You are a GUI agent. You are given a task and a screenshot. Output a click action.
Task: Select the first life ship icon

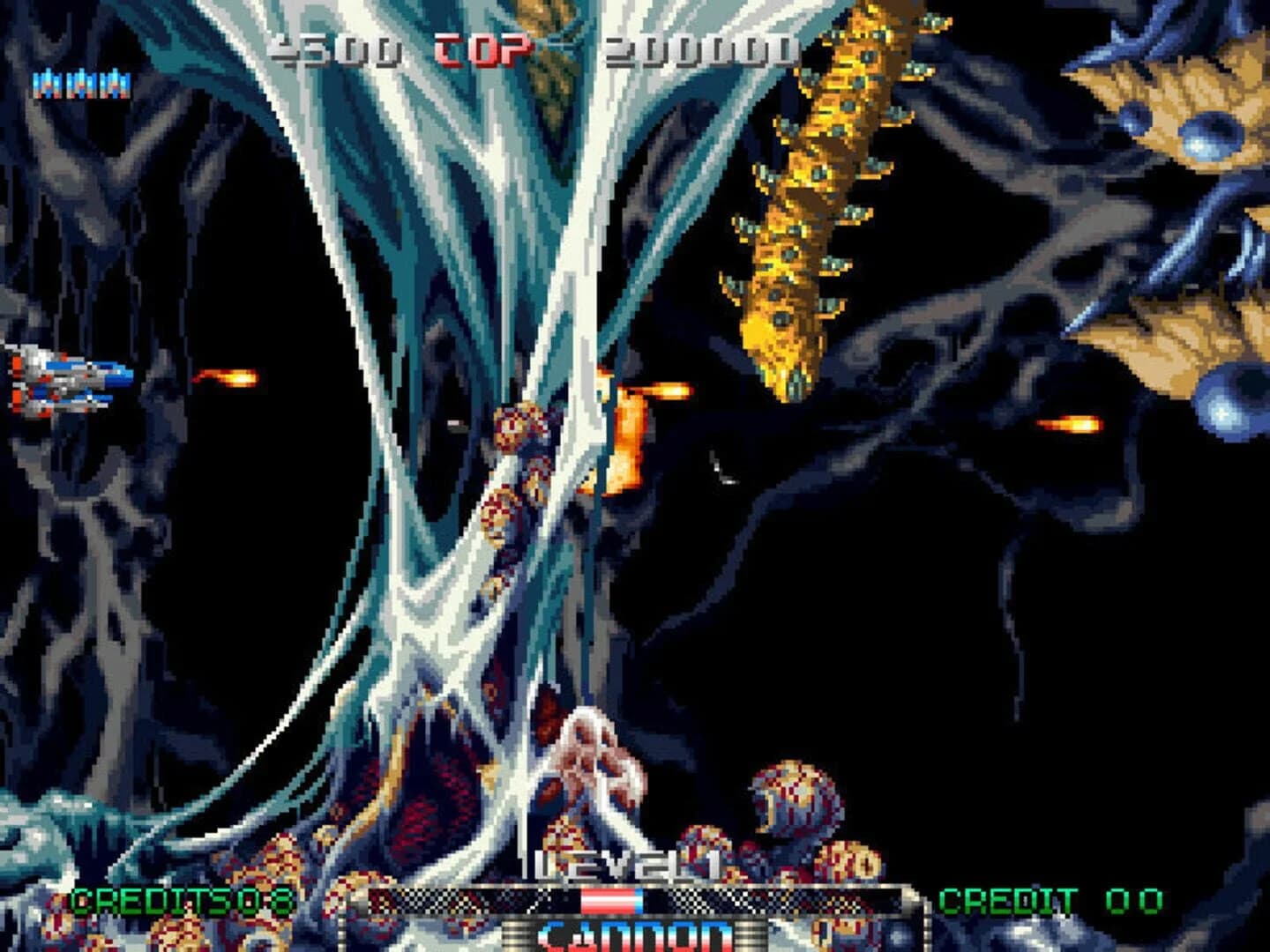(x=49, y=84)
